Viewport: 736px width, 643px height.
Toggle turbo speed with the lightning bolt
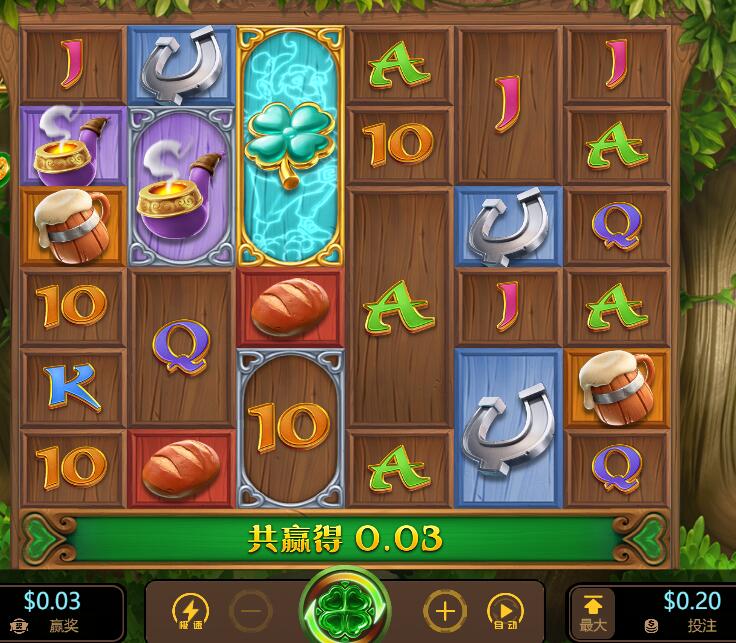pyautogui.click(x=190, y=610)
